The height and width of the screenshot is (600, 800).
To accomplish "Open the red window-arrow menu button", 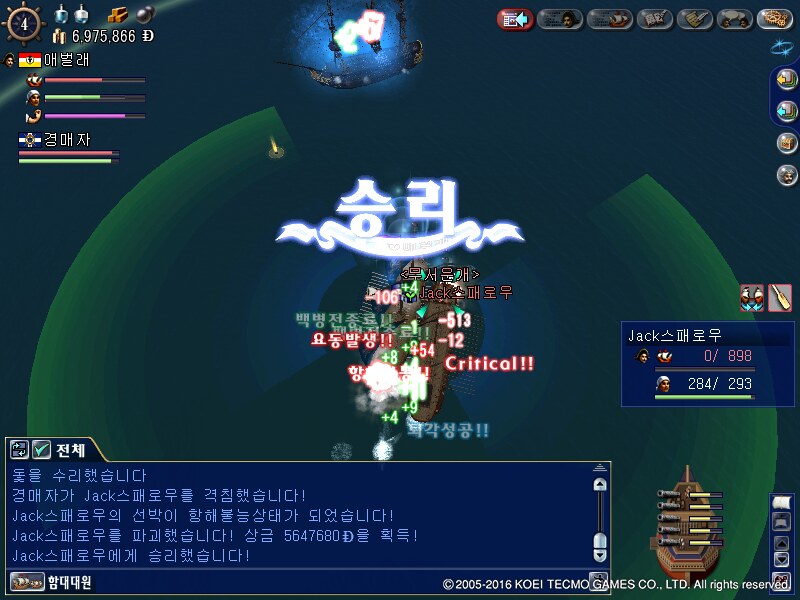I will pos(515,19).
